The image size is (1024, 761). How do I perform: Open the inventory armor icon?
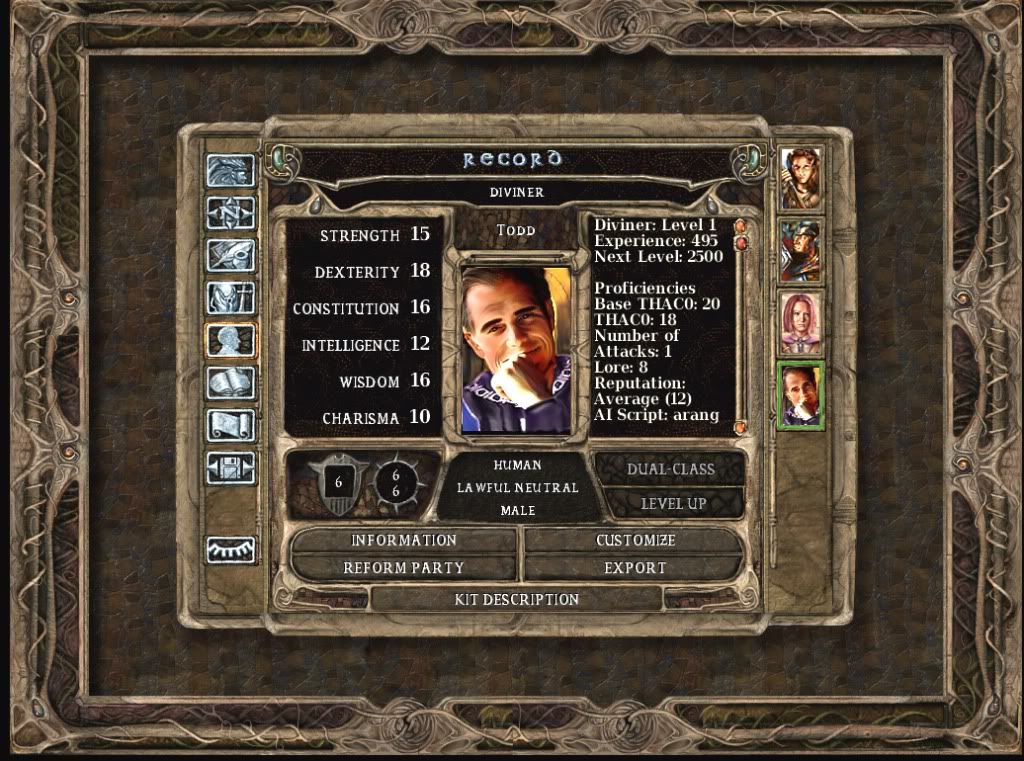tap(231, 298)
